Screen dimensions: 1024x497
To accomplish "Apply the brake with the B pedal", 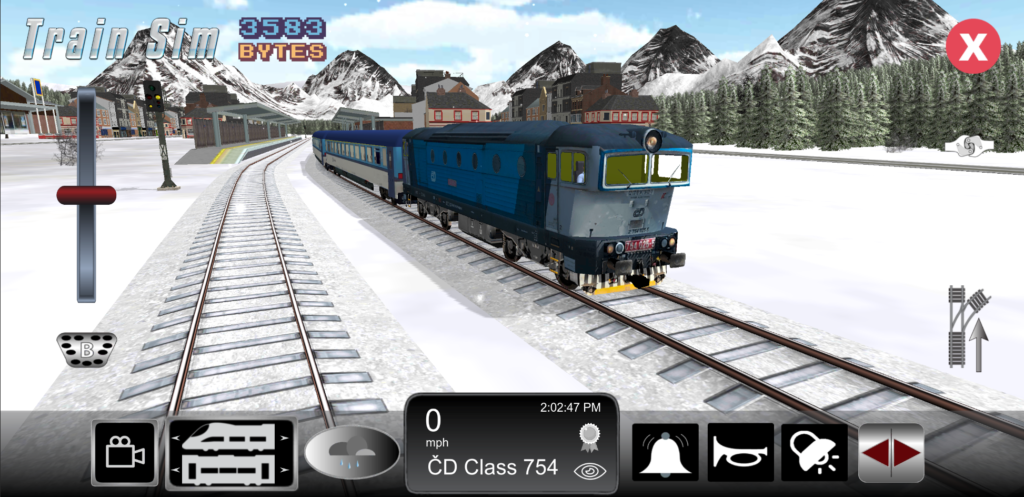I will pyautogui.click(x=86, y=350).
